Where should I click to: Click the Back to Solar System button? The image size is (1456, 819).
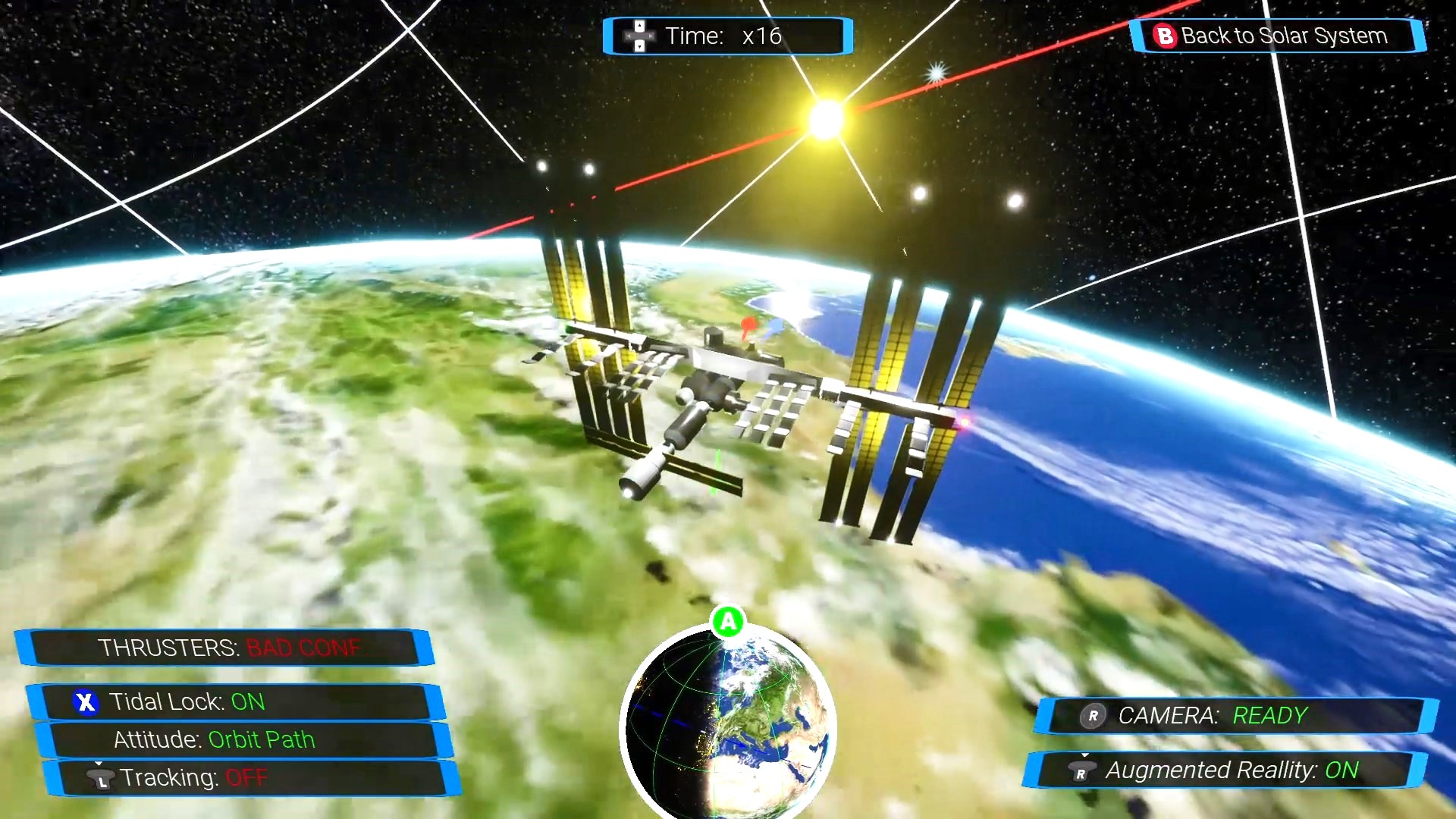(1277, 36)
